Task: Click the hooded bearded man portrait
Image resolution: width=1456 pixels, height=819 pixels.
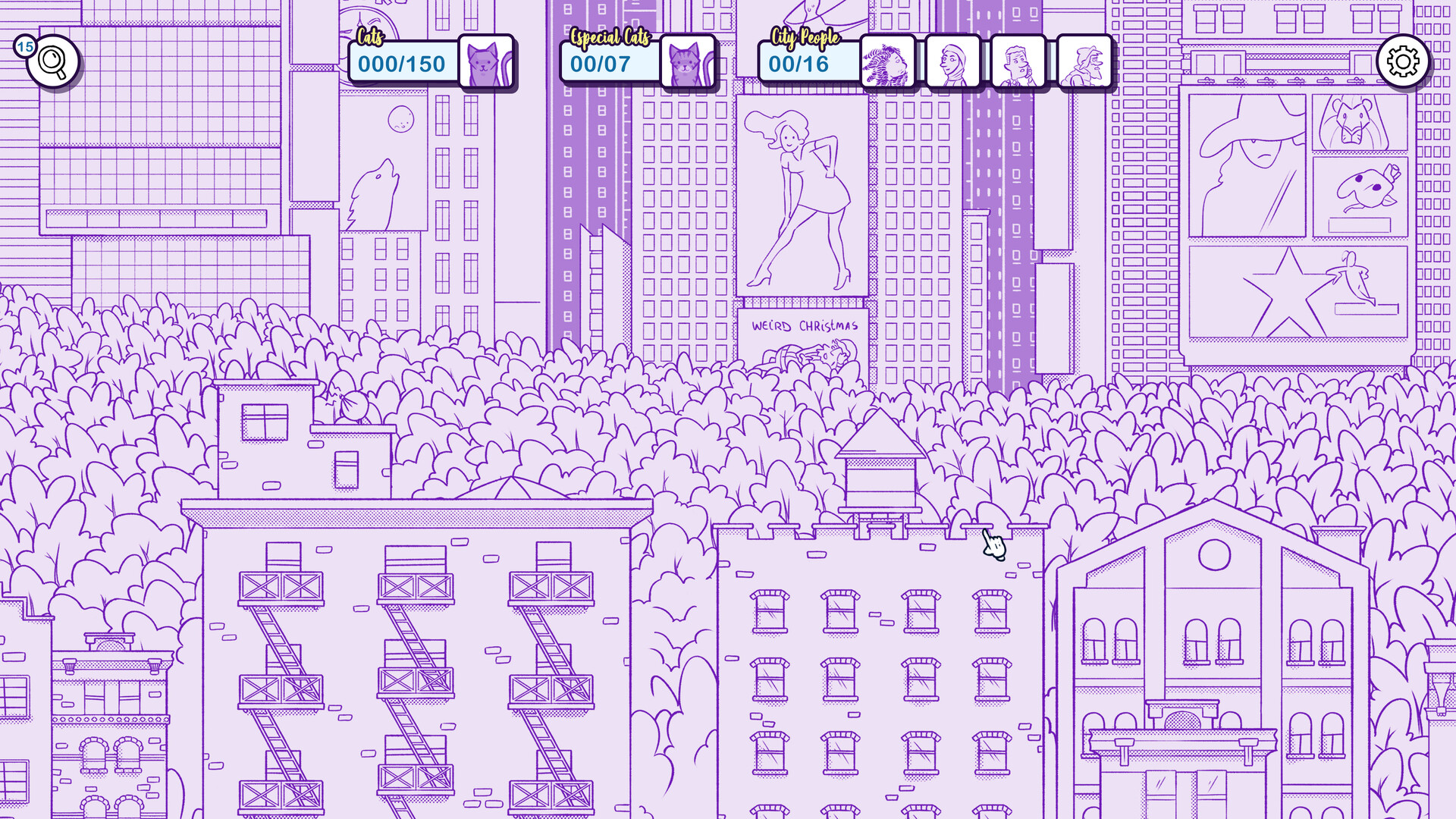Action: 1081,62
